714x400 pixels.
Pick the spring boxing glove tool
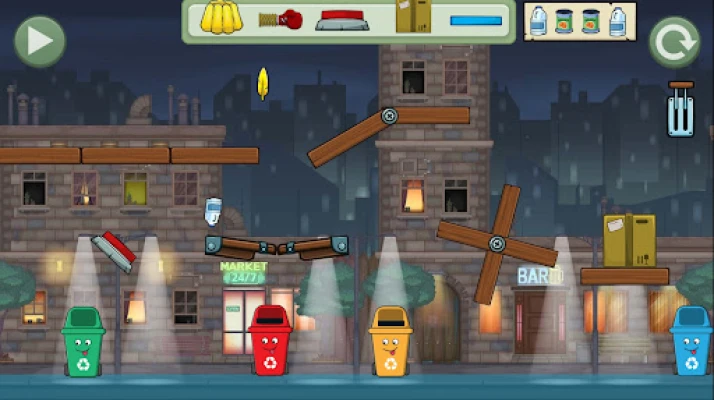281,19
